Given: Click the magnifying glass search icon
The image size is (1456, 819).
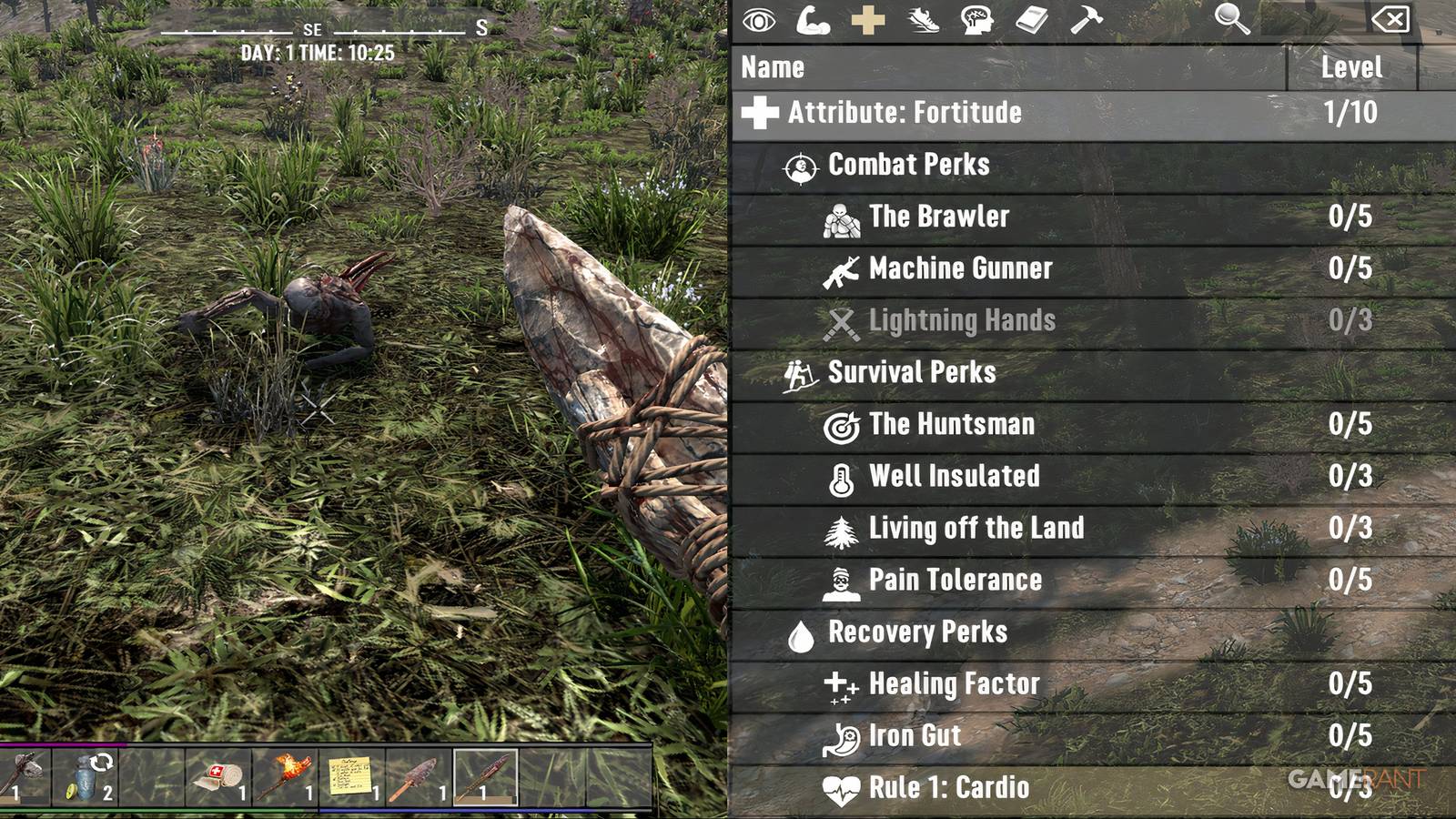Looking at the screenshot, I should coord(1228,20).
